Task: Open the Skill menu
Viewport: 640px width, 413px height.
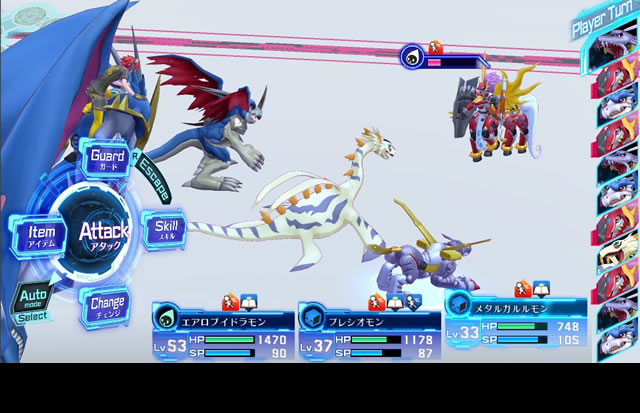Action: [x=164, y=229]
